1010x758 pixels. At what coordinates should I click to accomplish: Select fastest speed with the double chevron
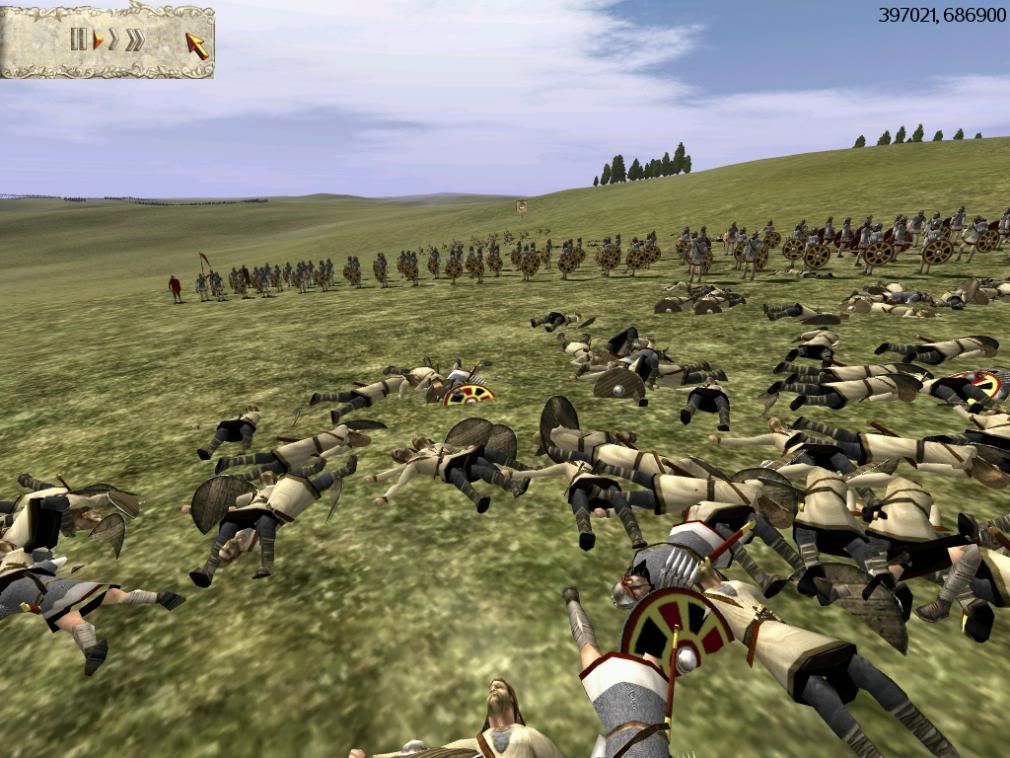(x=134, y=40)
